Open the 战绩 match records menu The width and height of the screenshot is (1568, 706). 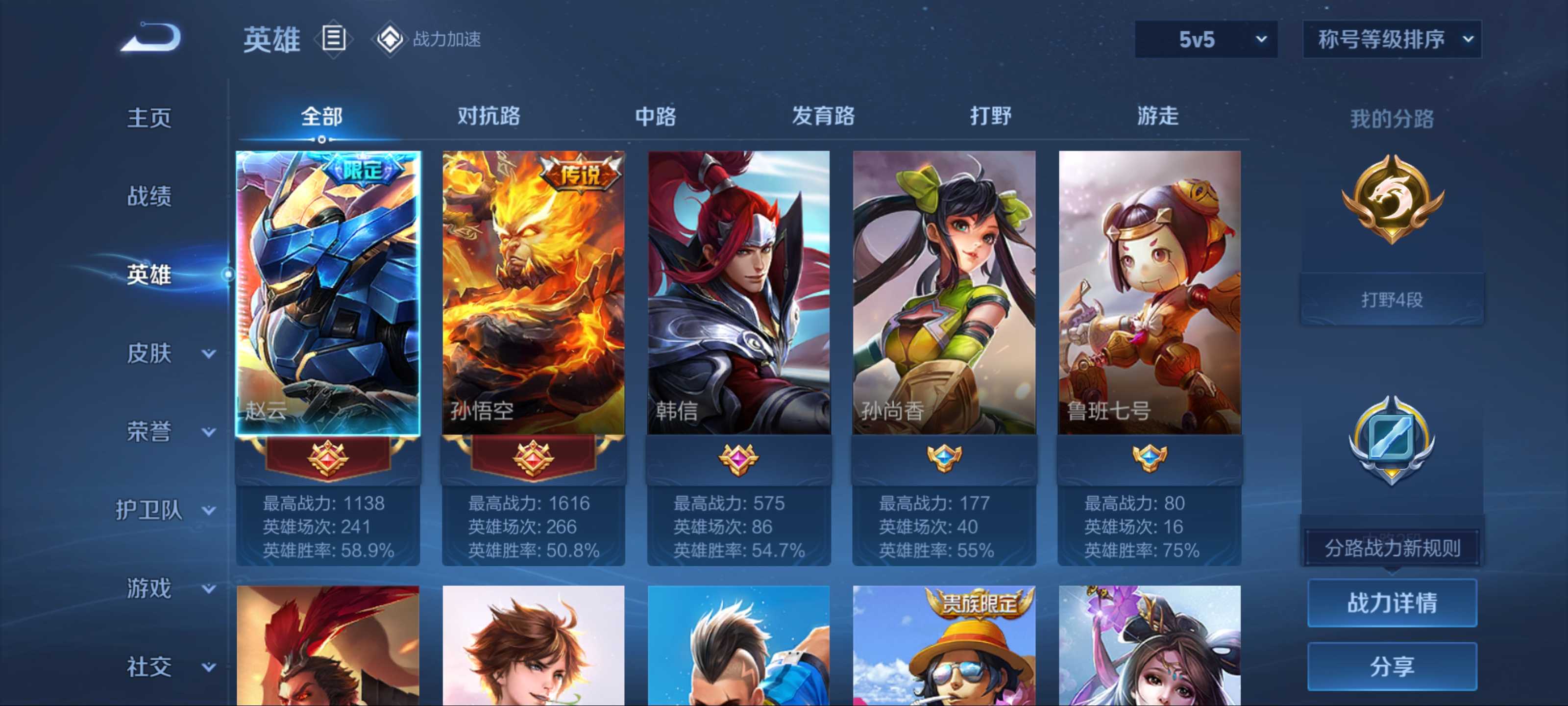(149, 196)
